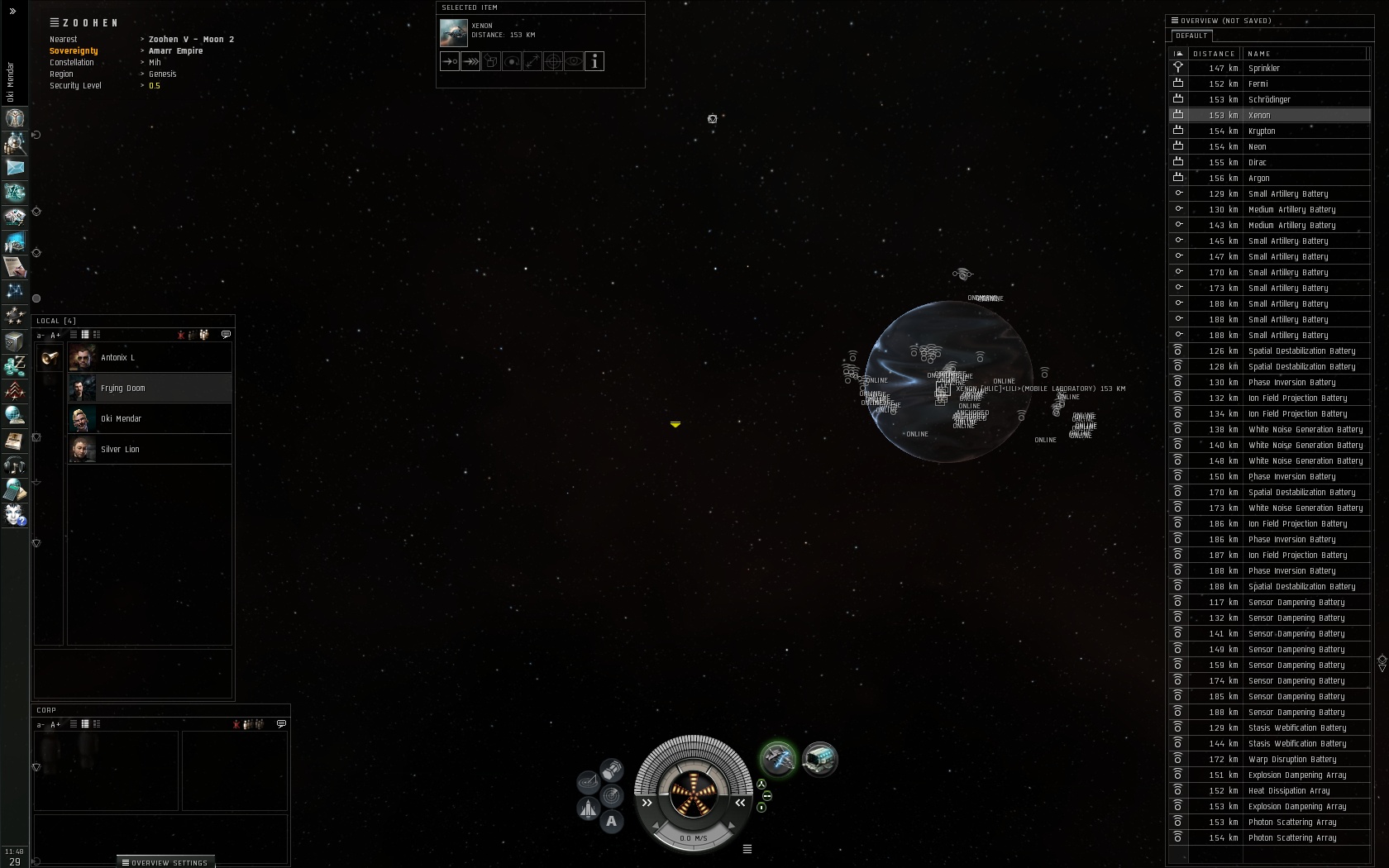Warp to the selected item Xenon
This screenshot has width=1389, height=868.
470,61
